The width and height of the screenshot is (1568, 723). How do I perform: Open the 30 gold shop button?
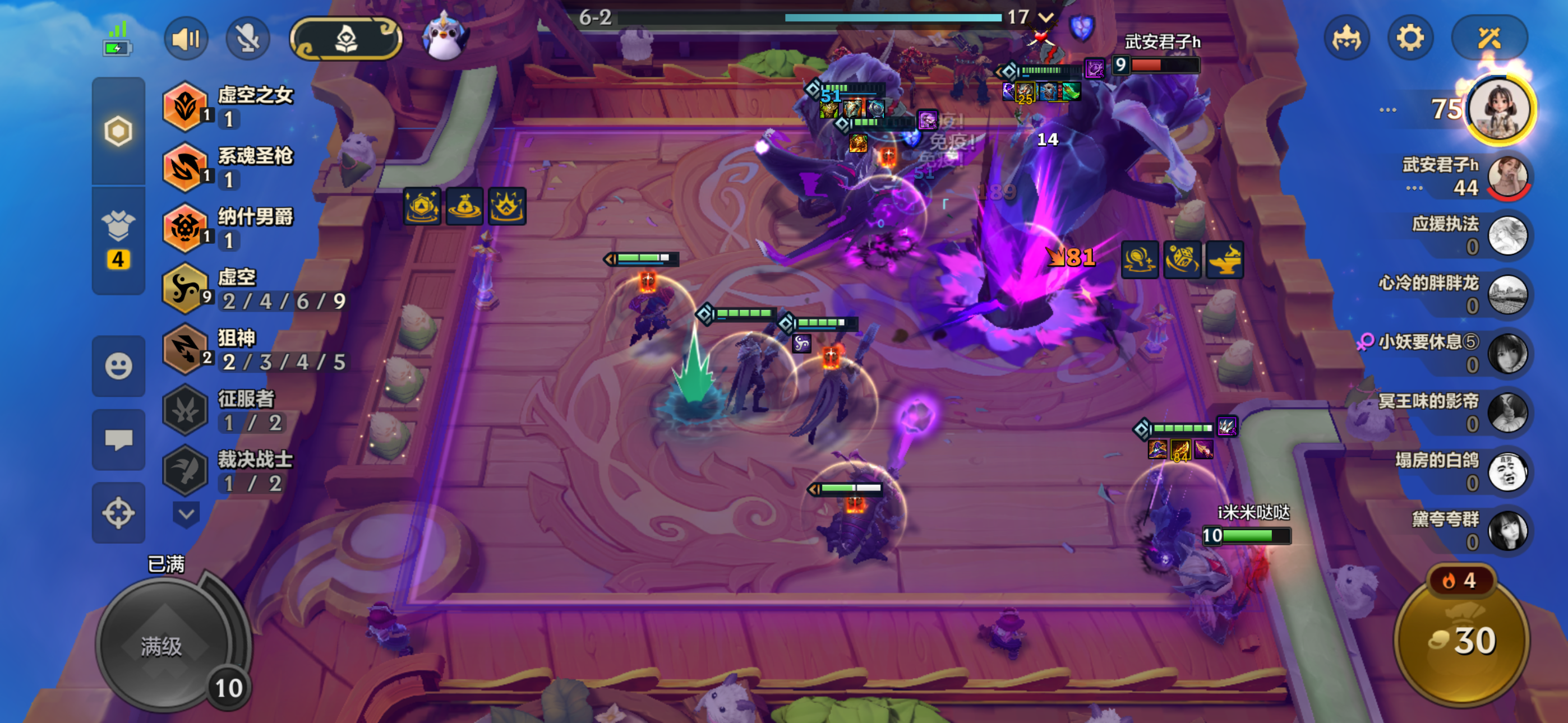1462,640
